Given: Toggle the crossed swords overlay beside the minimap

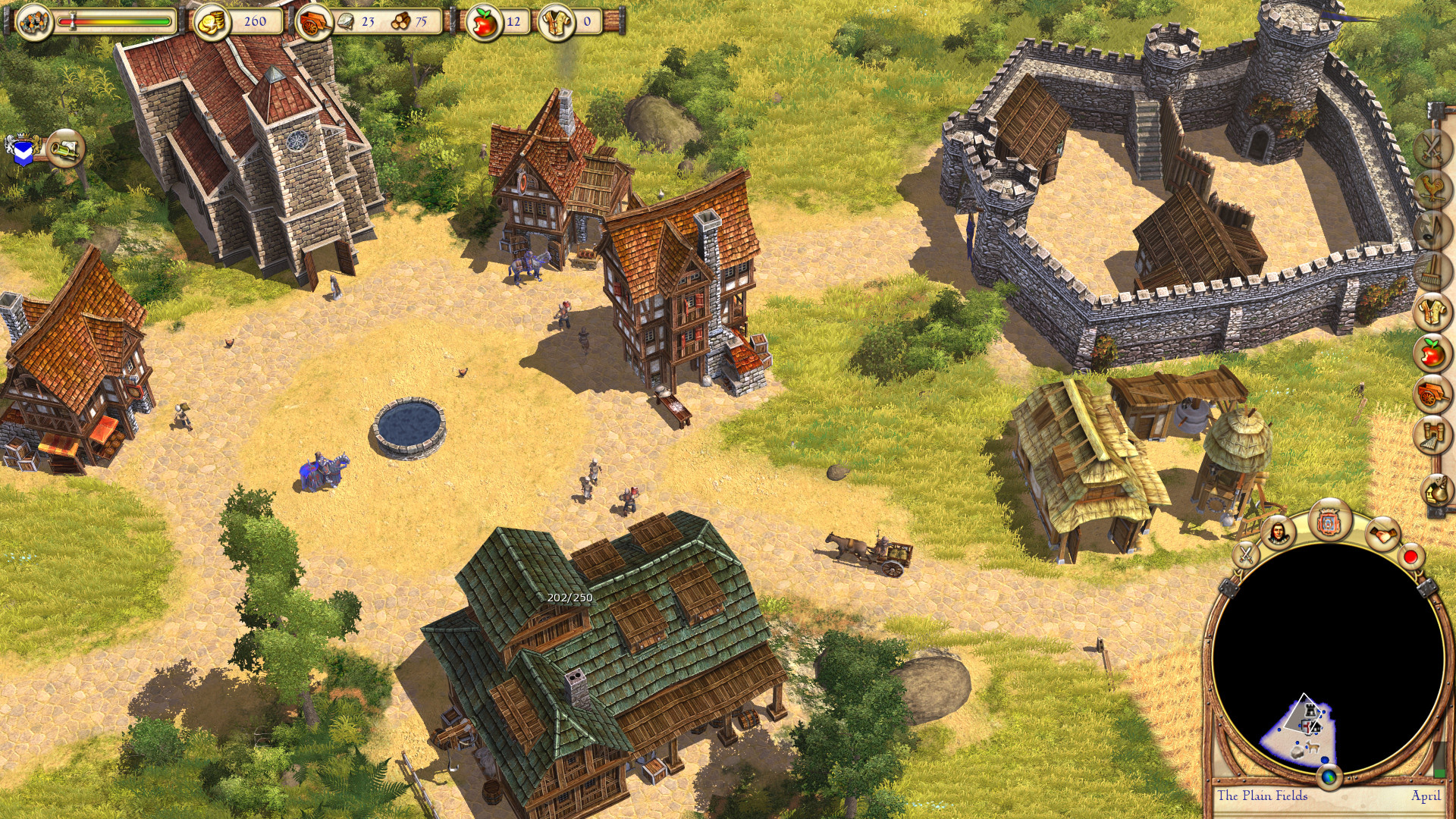Looking at the screenshot, I should point(1246,554).
